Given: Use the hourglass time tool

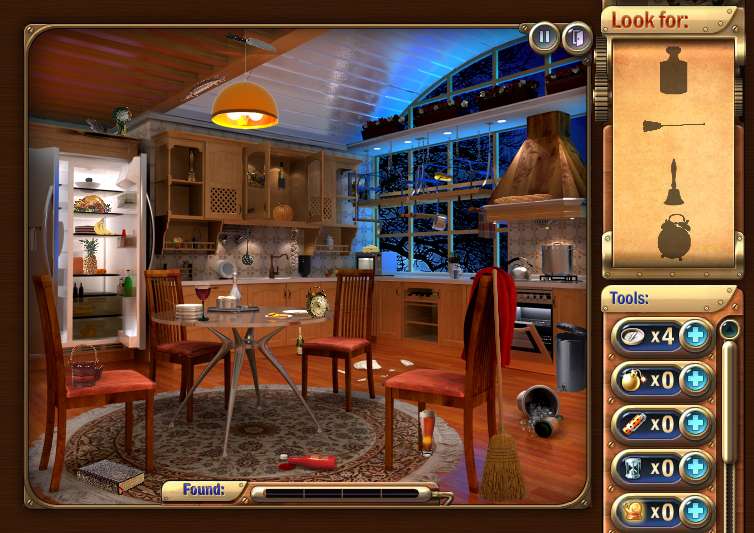Looking at the screenshot, I should coord(632,468).
